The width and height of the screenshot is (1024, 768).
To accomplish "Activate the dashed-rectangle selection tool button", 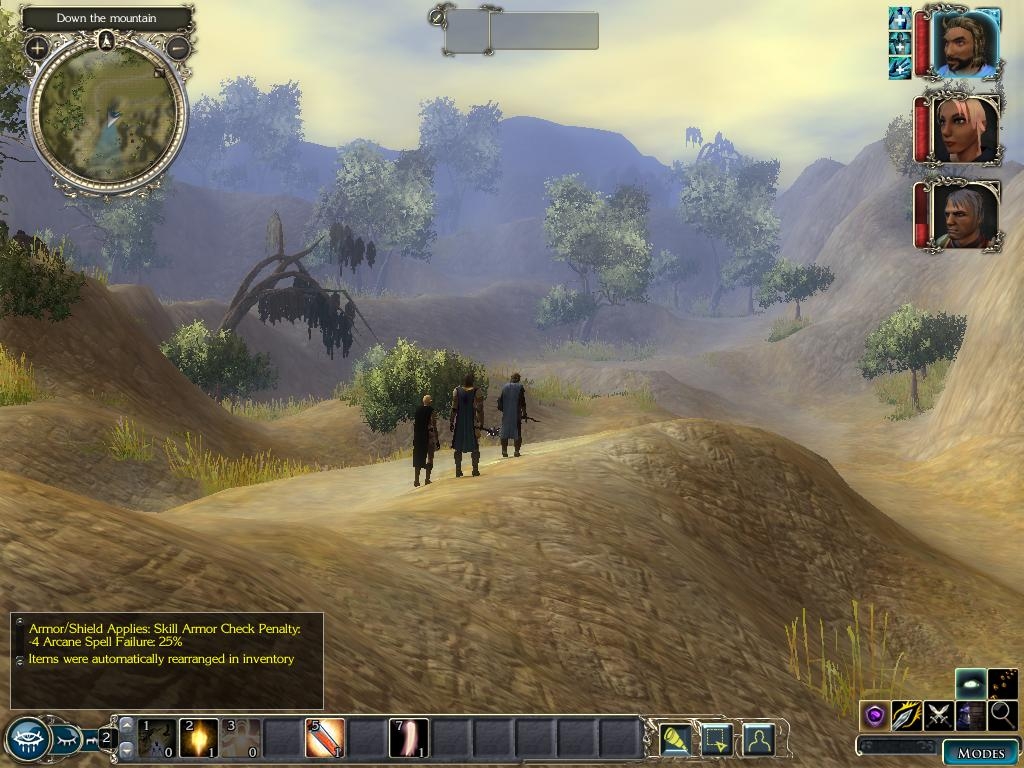I will [x=718, y=739].
